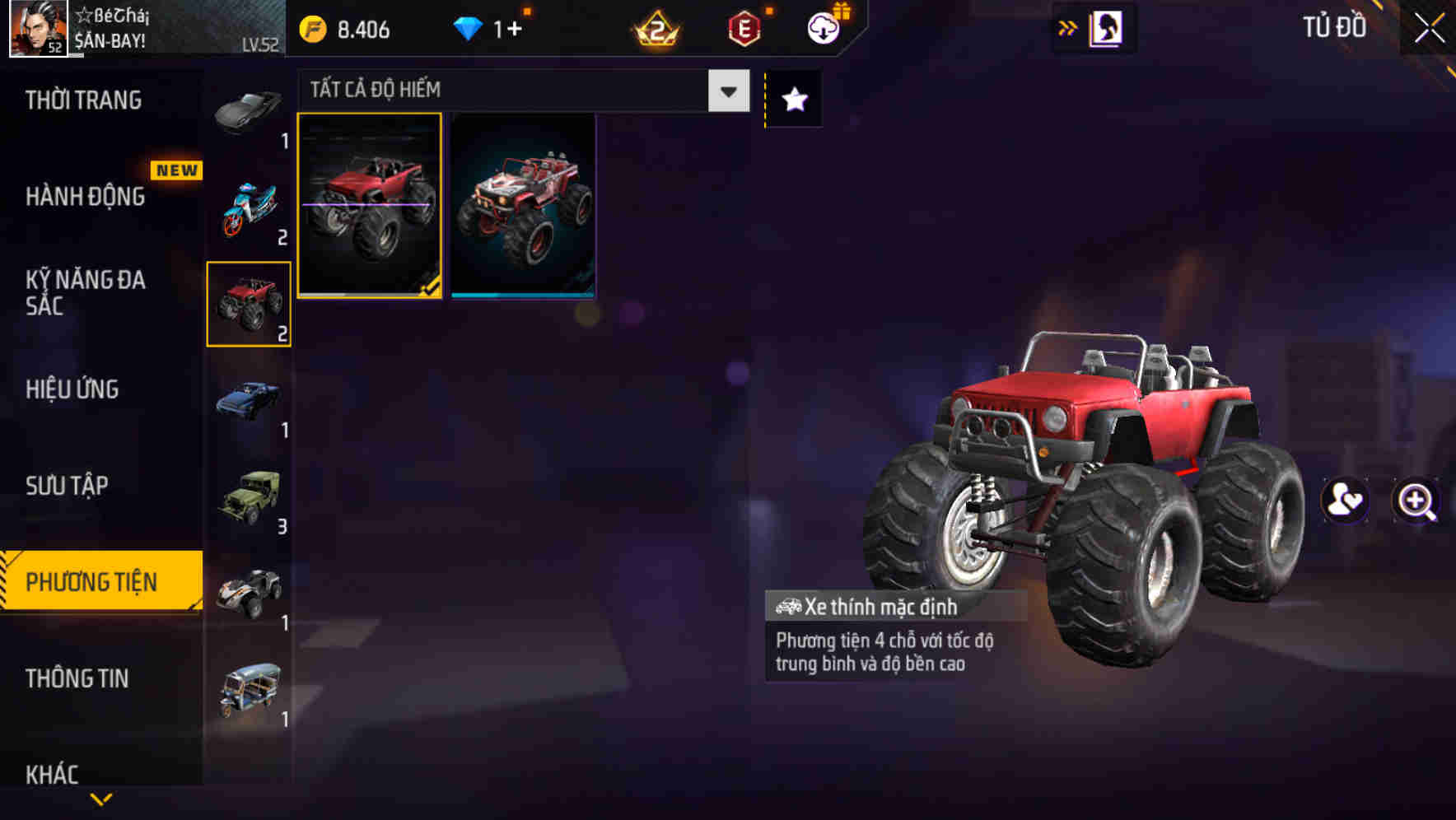Toggle the favorites star filter

pos(793,100)
